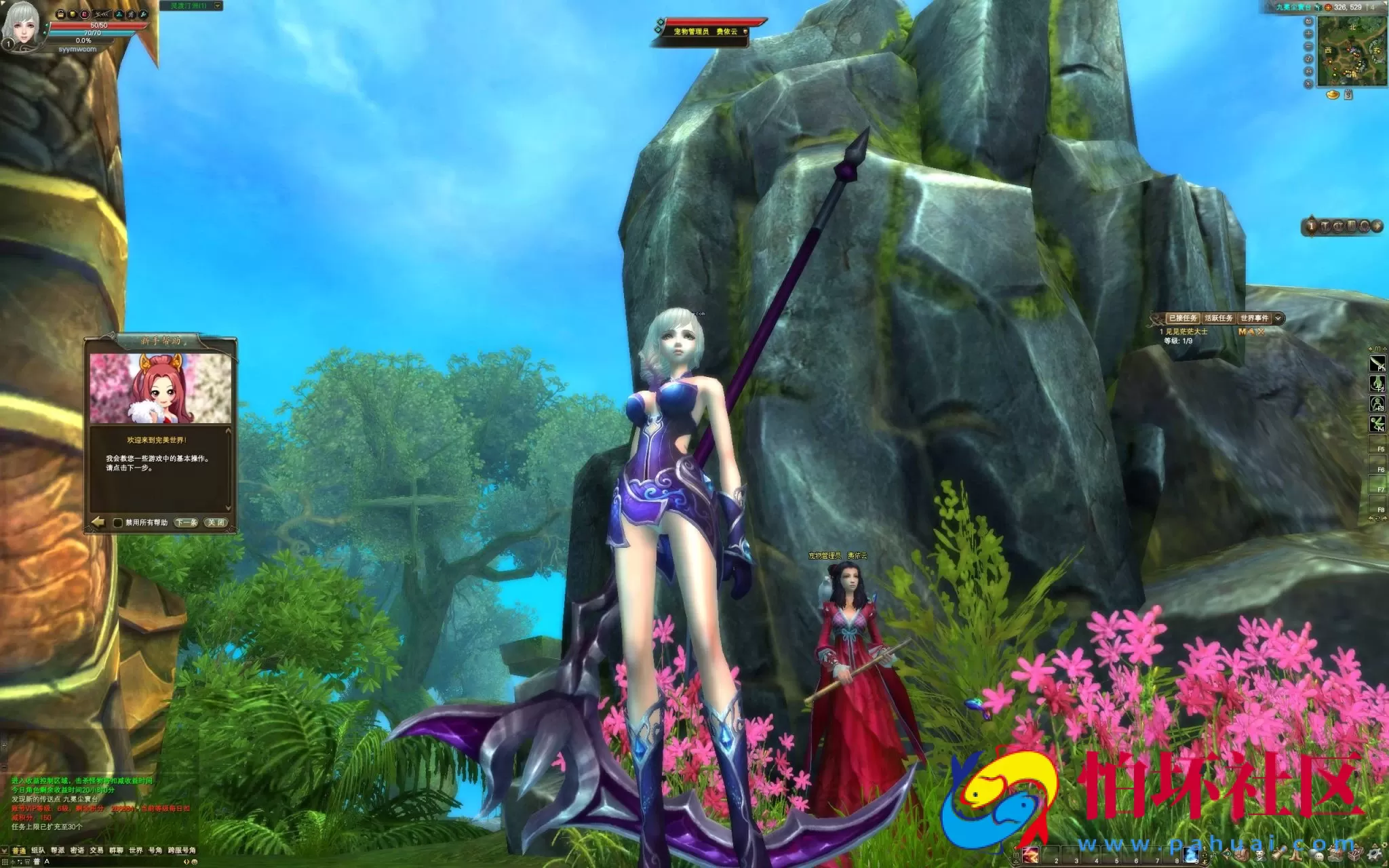Image resolution: width=1389 pixels, height=868 pixels.
Task: Go back with the yellow arrow in help window
Action: click(98, 522)
